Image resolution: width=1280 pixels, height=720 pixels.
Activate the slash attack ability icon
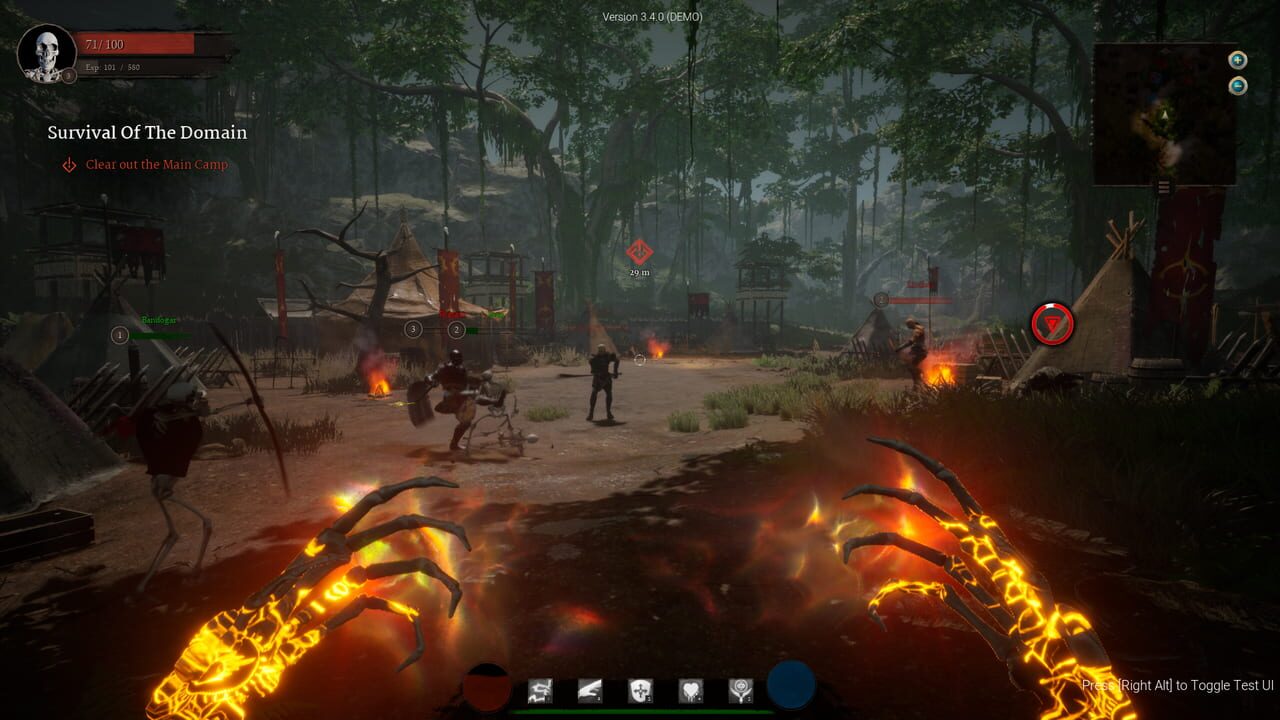tap(591, 689)
